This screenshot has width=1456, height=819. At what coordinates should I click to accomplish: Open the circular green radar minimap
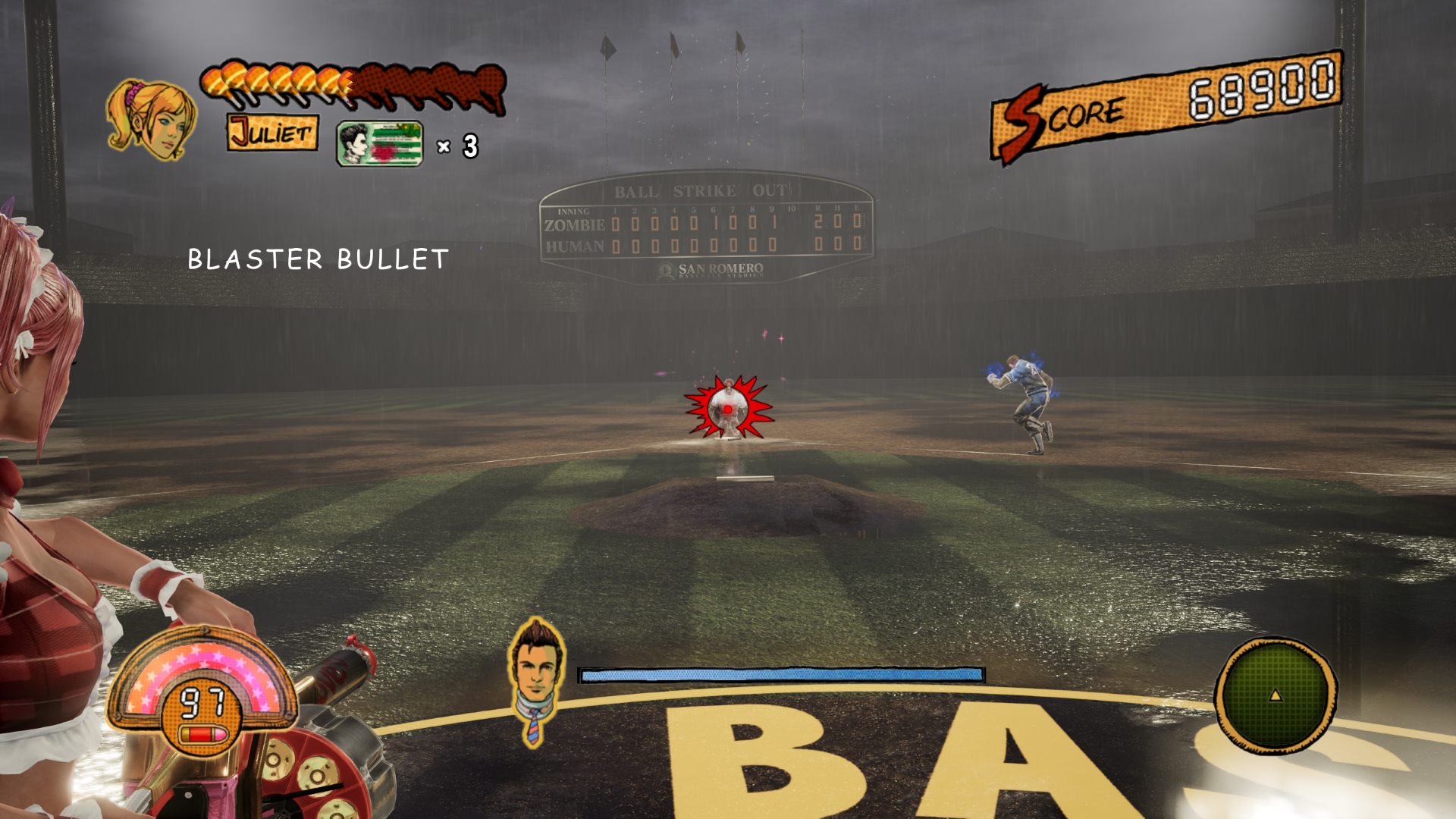1275,695
